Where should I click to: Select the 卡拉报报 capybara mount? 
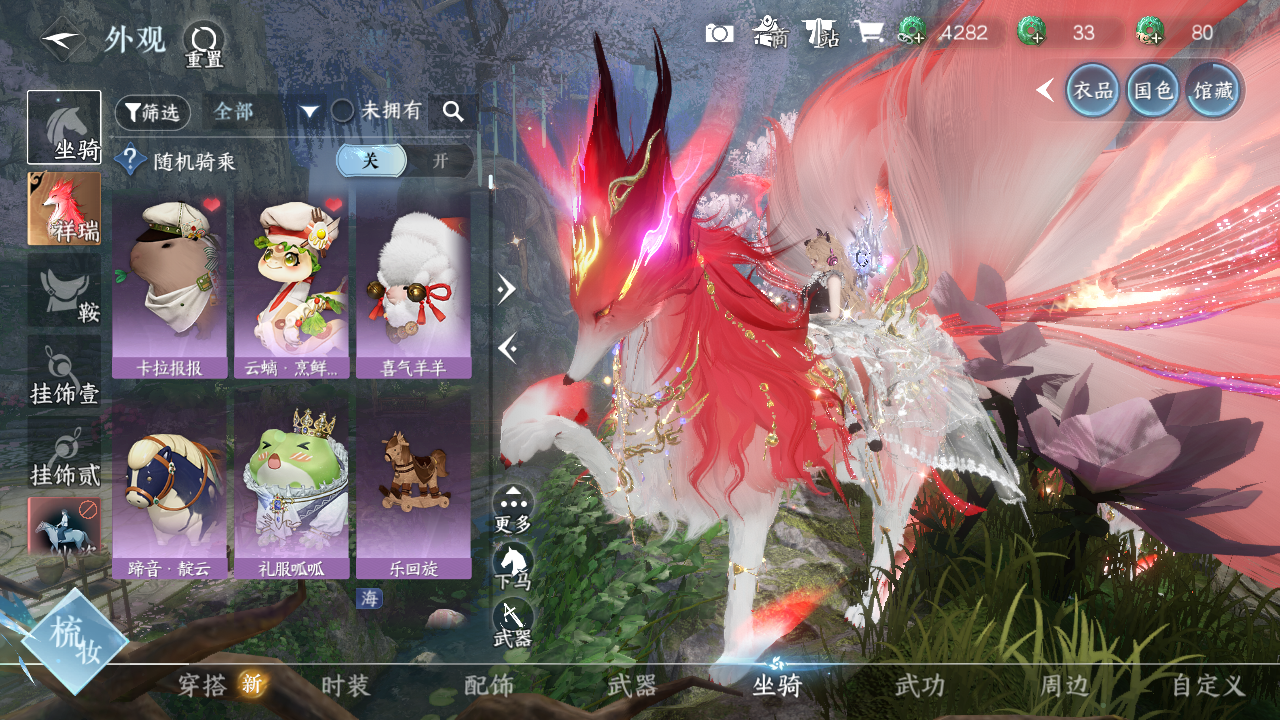click(169, 285)
